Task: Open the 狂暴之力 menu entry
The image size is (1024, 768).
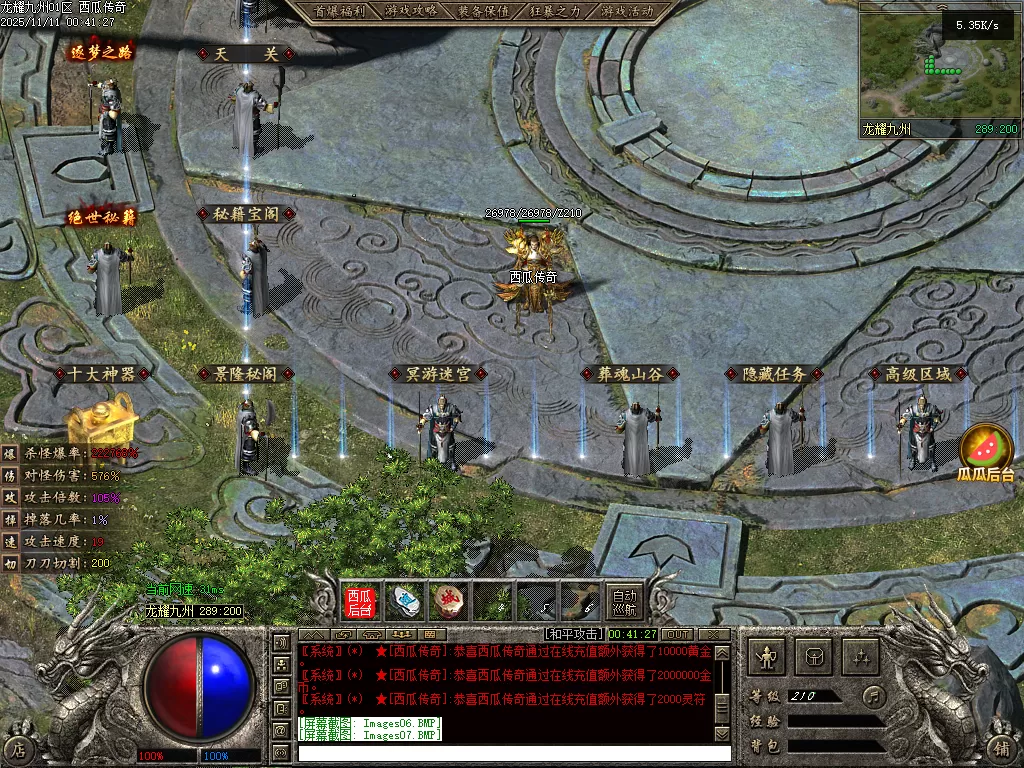Action: click(555, 11)
